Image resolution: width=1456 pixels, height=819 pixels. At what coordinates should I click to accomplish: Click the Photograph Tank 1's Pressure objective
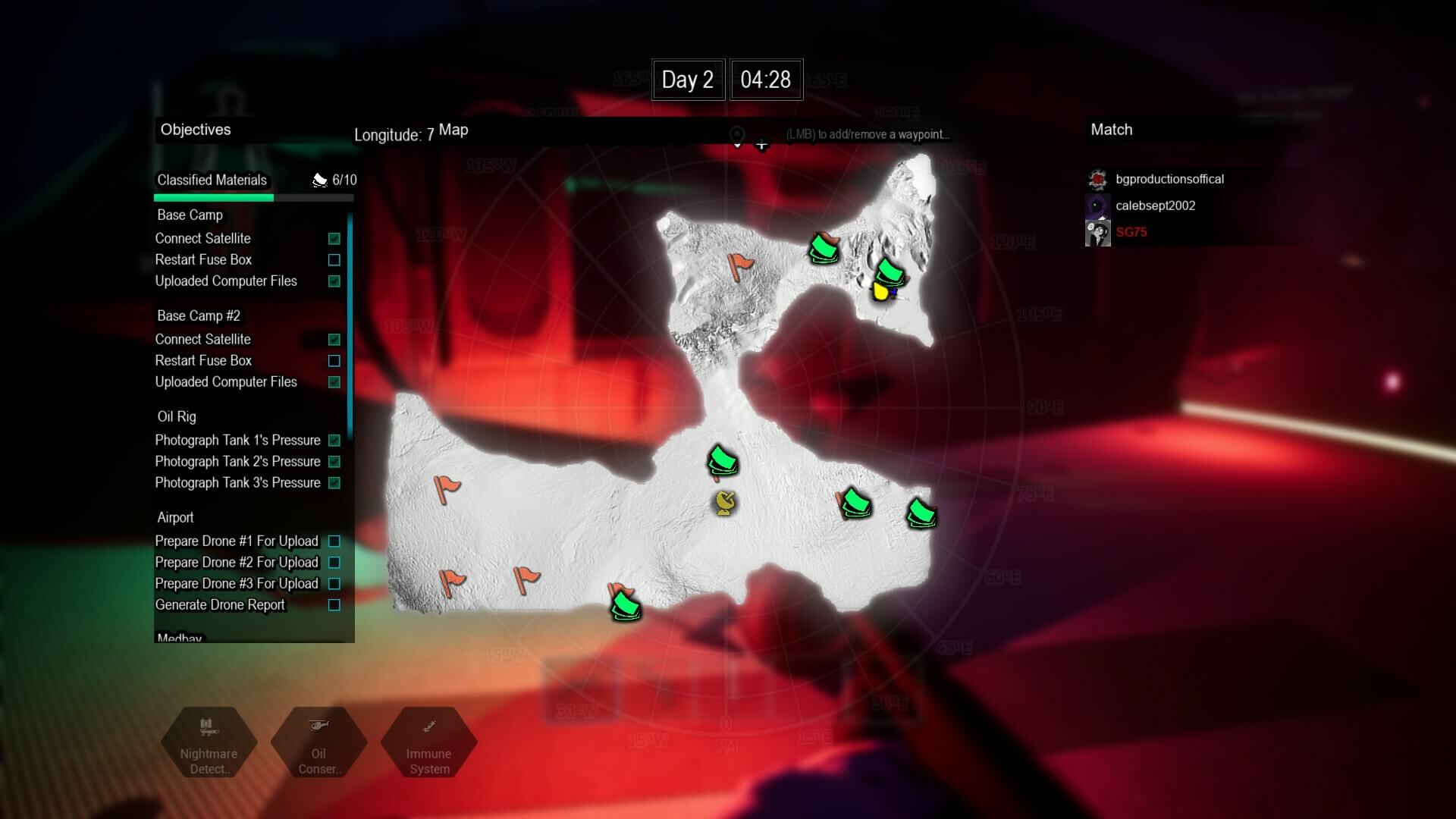pyautogui.click(x=237, y=441)
